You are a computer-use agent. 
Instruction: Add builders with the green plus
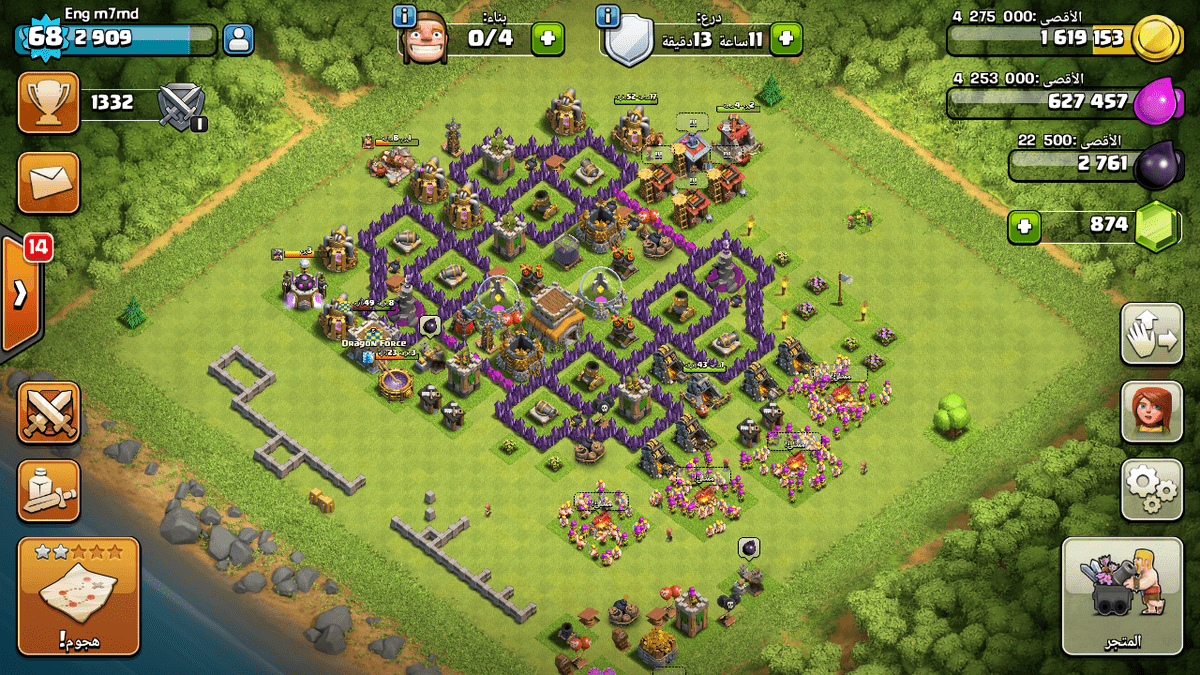(547, 39)
